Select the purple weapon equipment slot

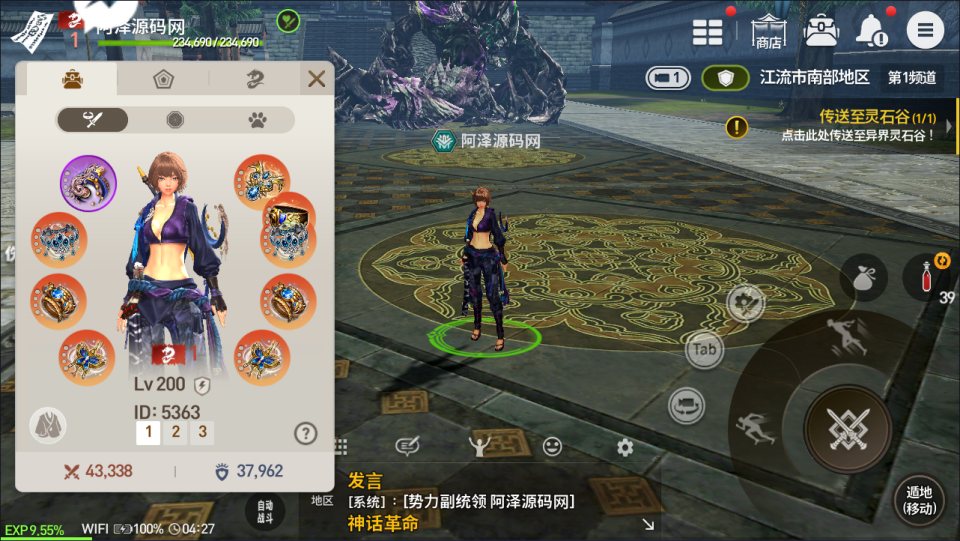tap(89, 183)
